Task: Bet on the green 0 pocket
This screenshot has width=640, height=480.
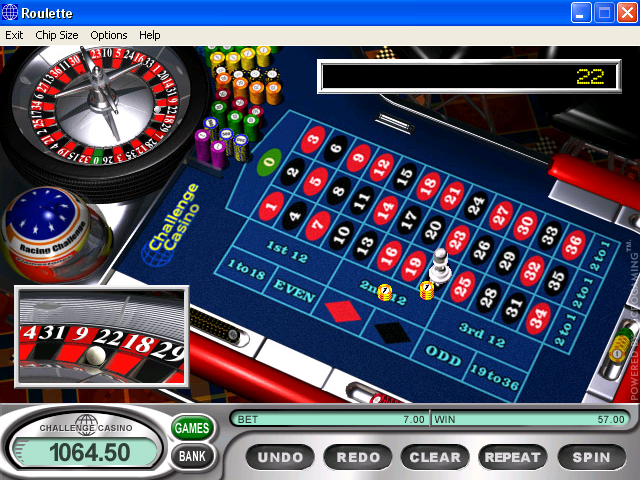Action: coord(268,163)
